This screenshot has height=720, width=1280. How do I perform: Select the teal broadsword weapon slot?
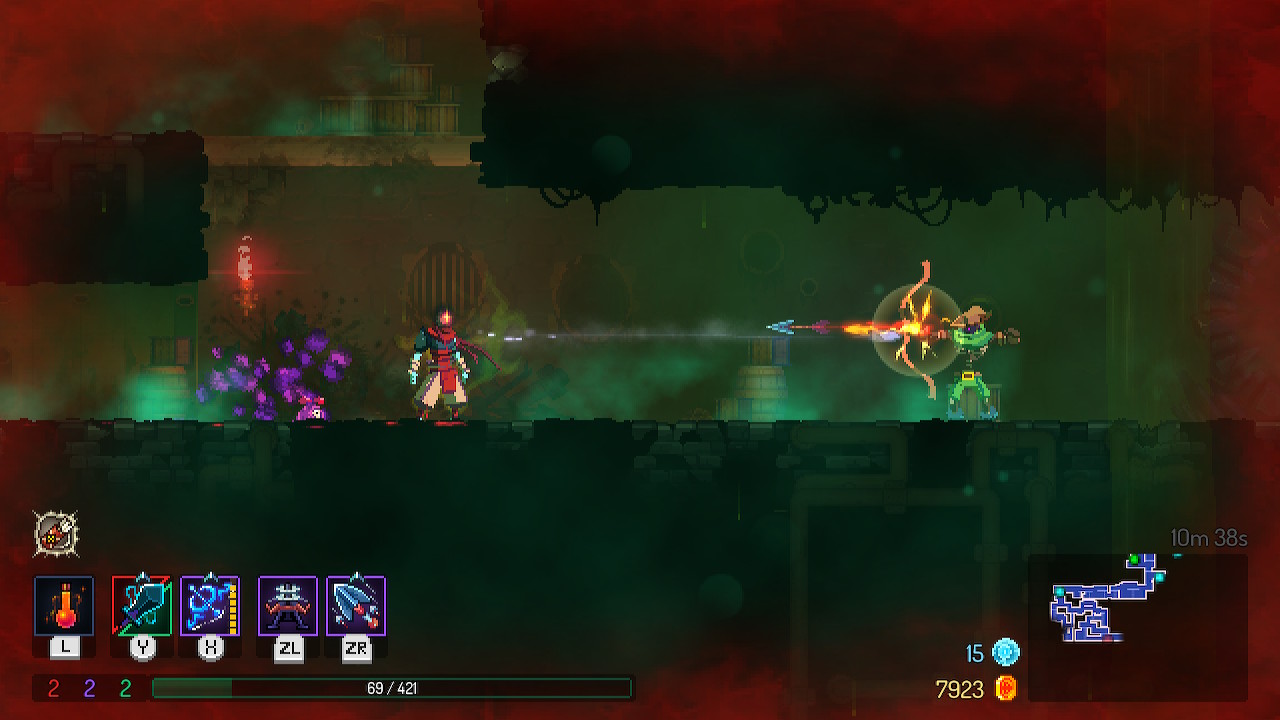pos(142,605)
